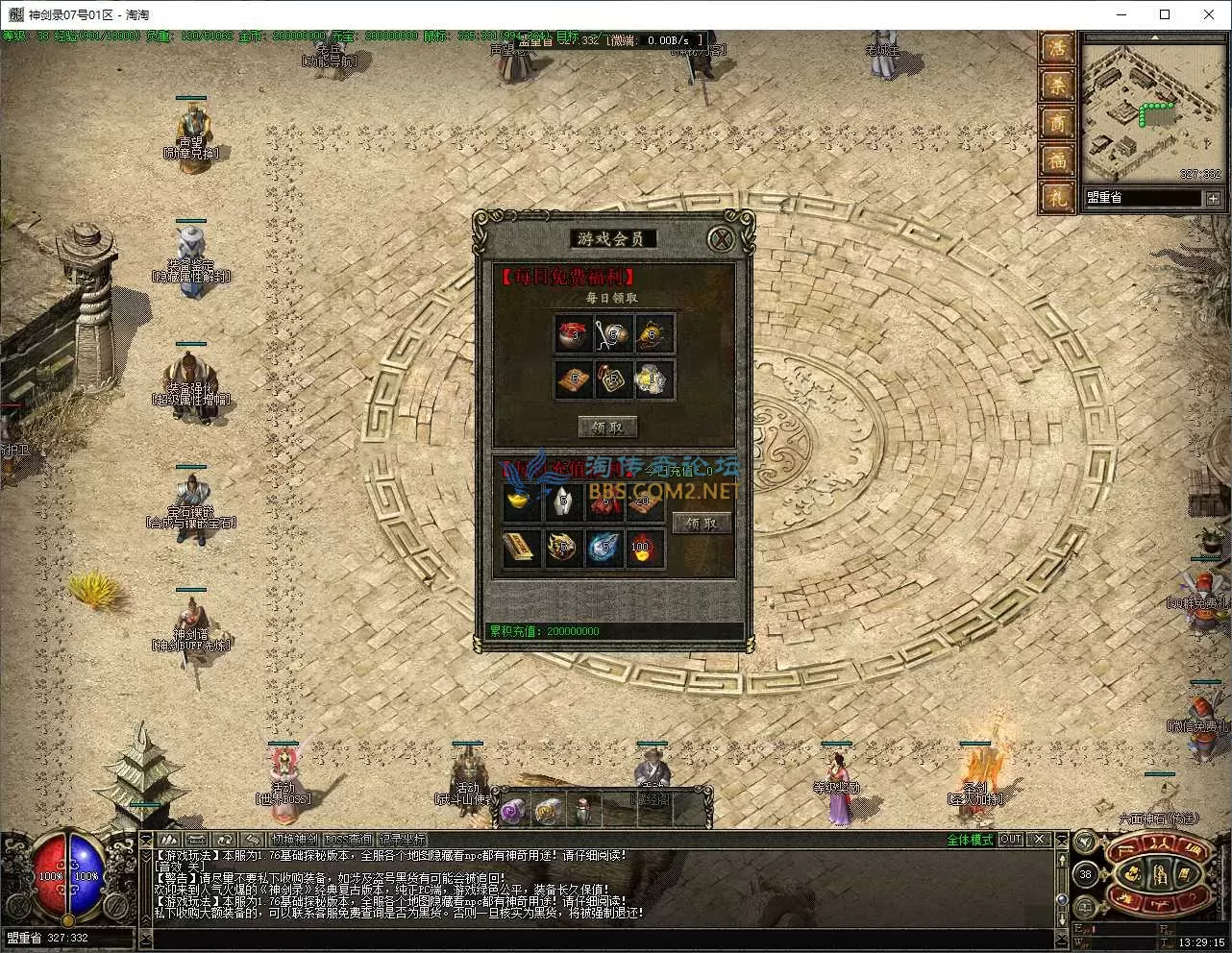Close the 游戏会员 membership window

722,239
